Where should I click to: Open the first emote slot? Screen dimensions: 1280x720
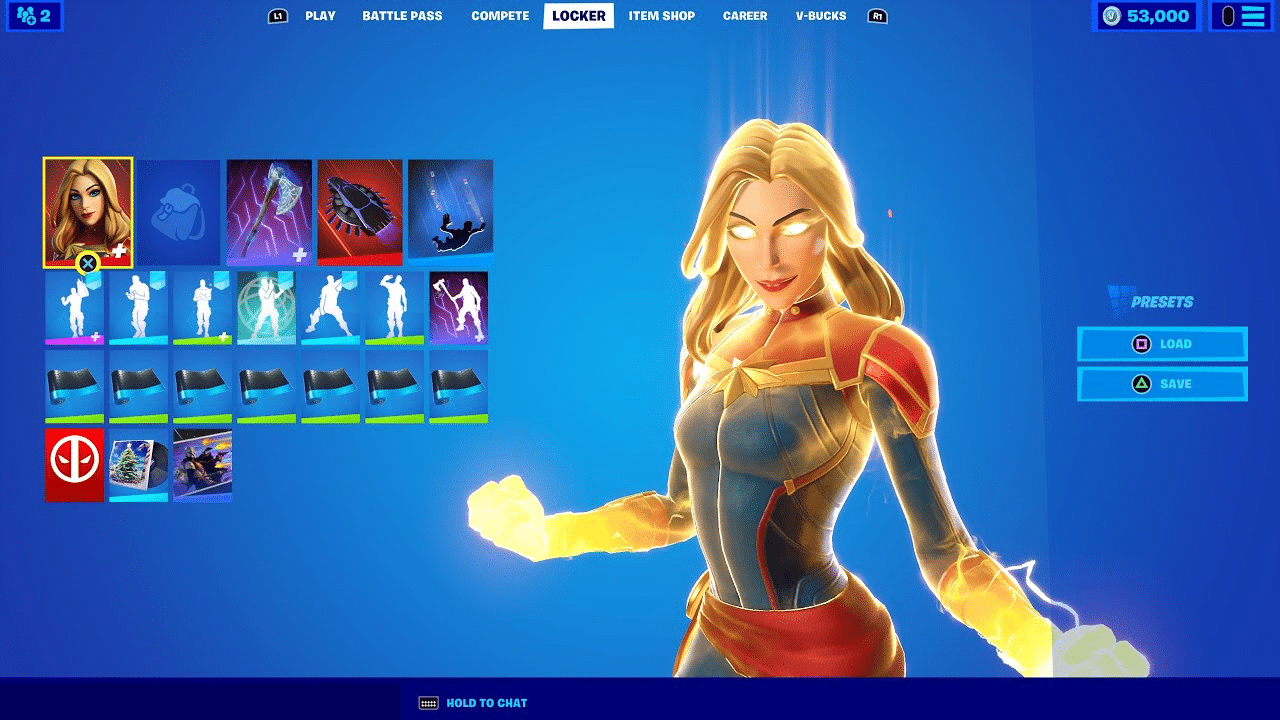tap(74, 307)
